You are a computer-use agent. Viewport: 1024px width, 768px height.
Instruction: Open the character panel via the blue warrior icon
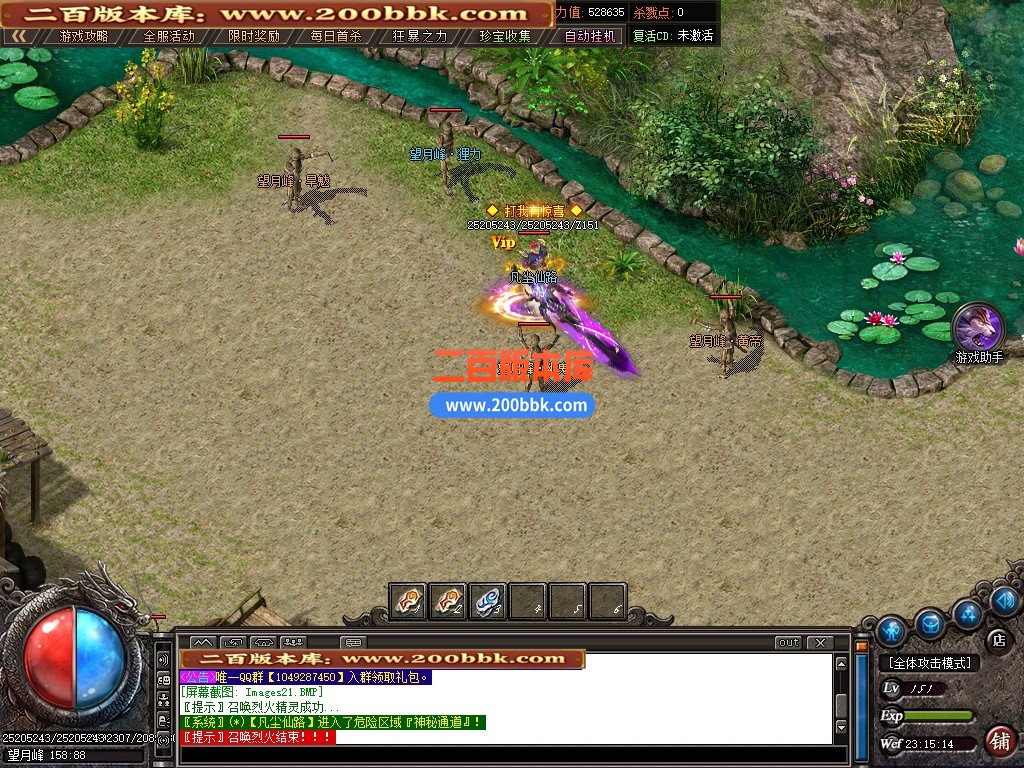pos(891,631)
